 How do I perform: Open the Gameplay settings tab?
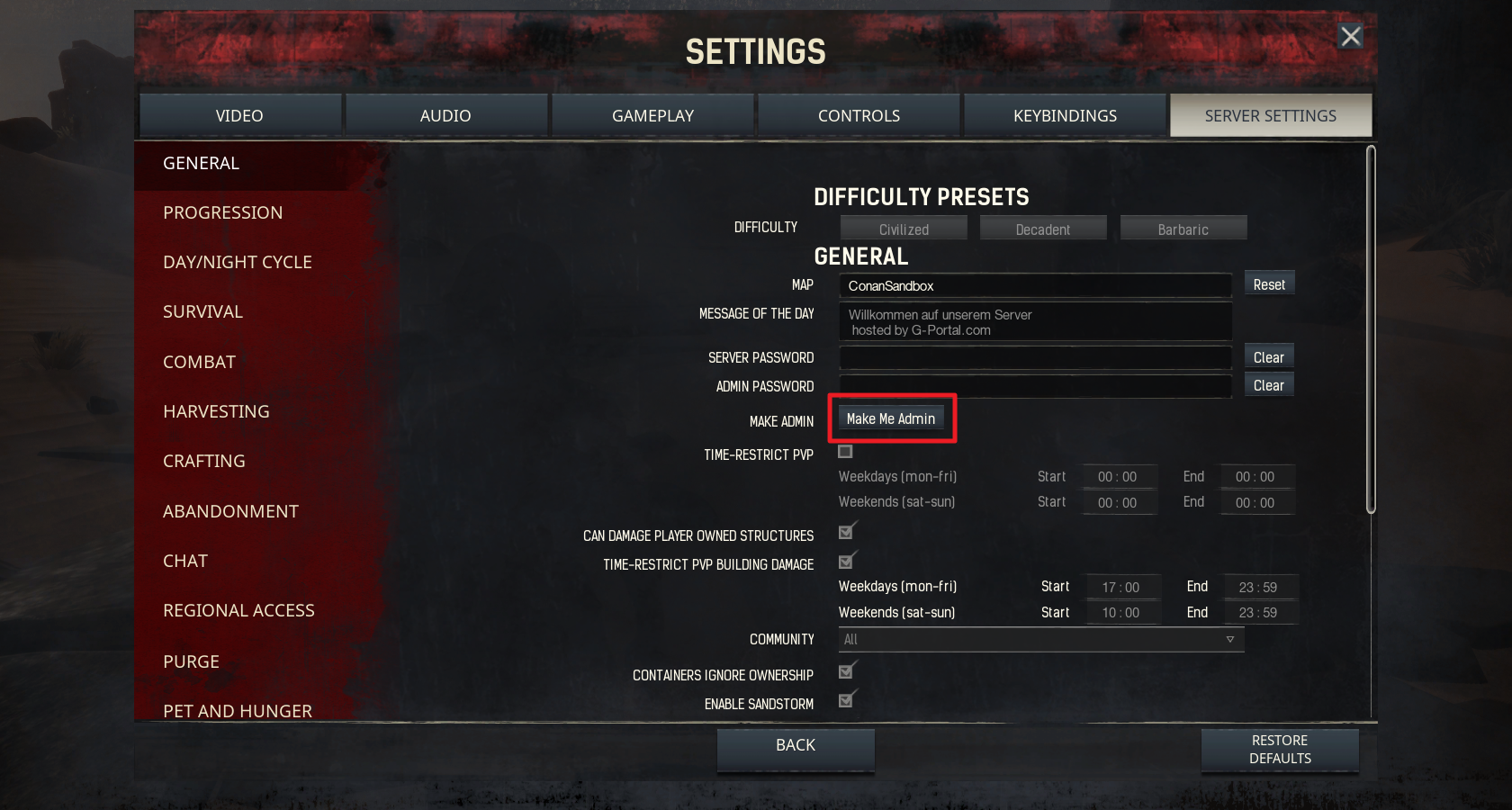coord(652,115)
